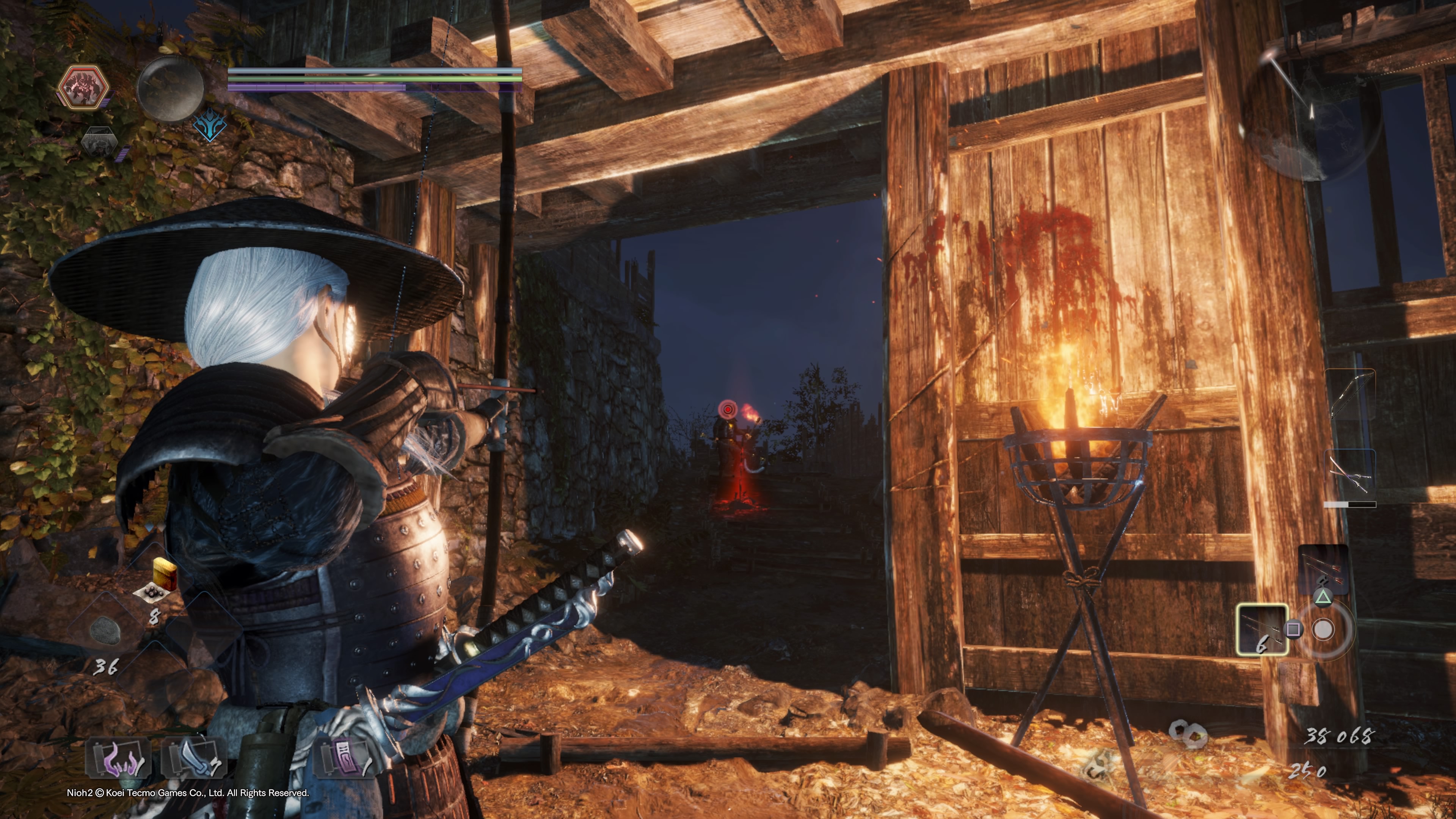This screenshot has height=819, width=1456.
Task: Activate the red hexagon yokai soul core ability
Action: click(84, 88)
